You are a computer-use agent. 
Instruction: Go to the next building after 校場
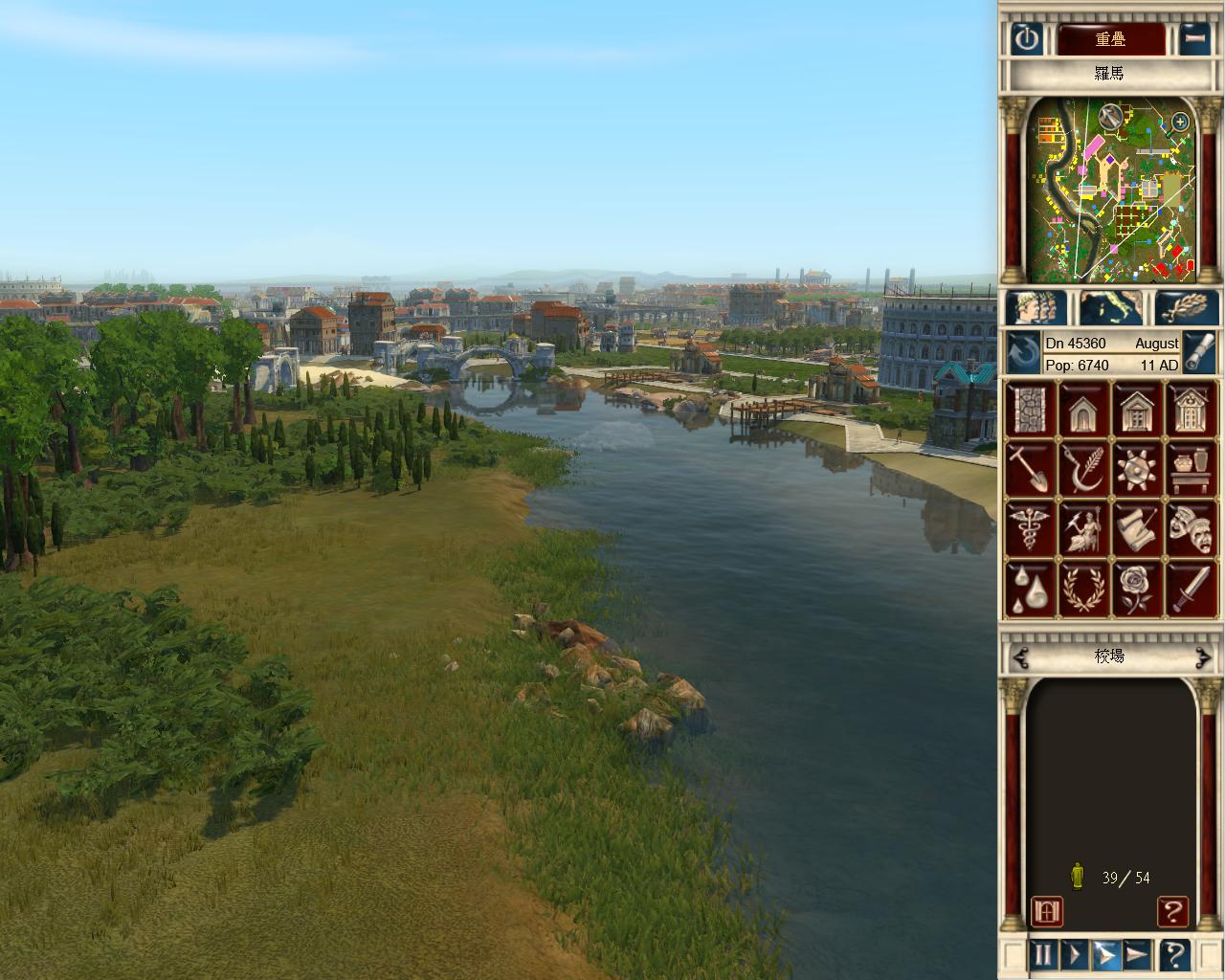(1202, 657)
